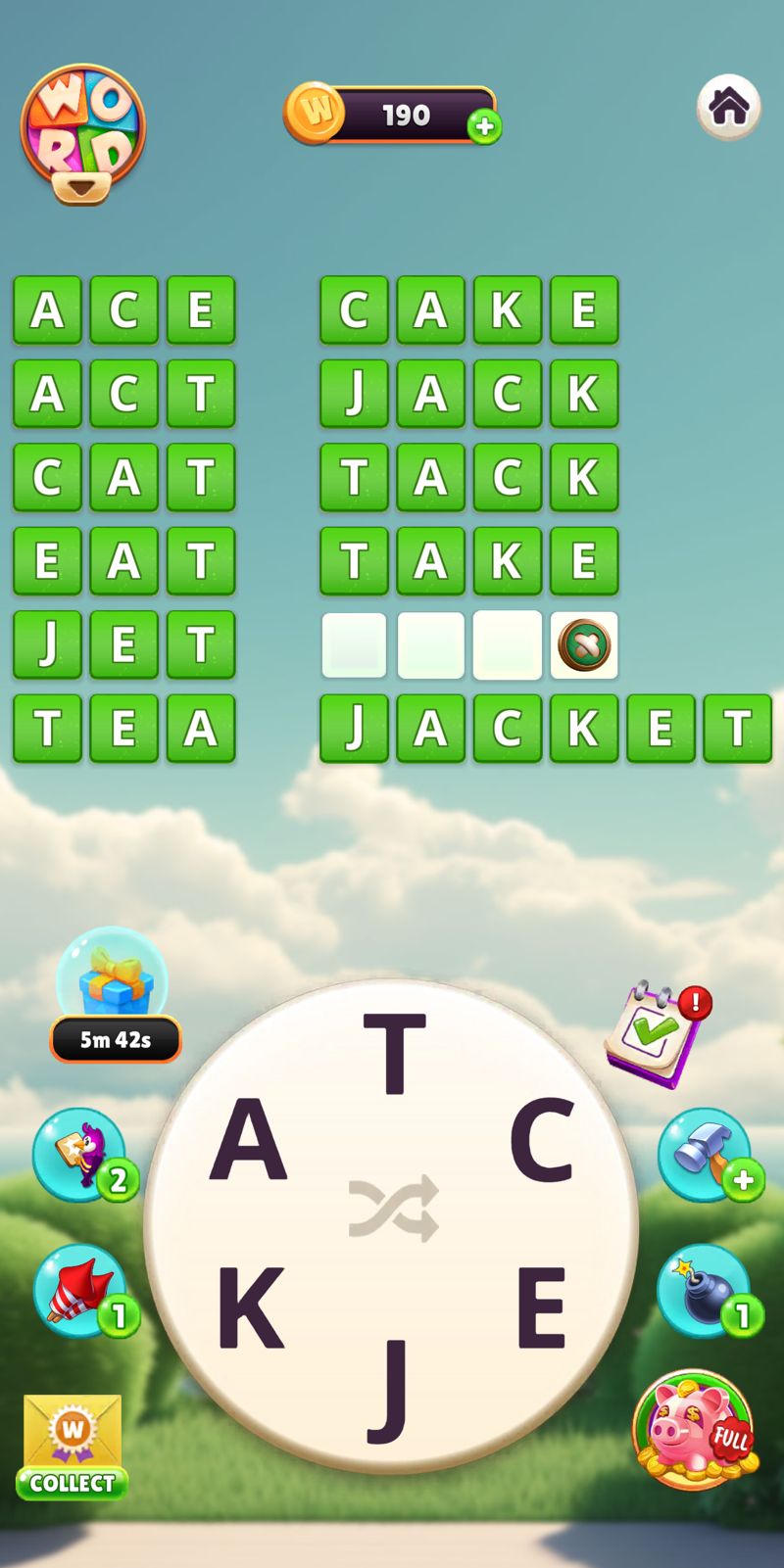Use the hammer booster

[705, 1156]
